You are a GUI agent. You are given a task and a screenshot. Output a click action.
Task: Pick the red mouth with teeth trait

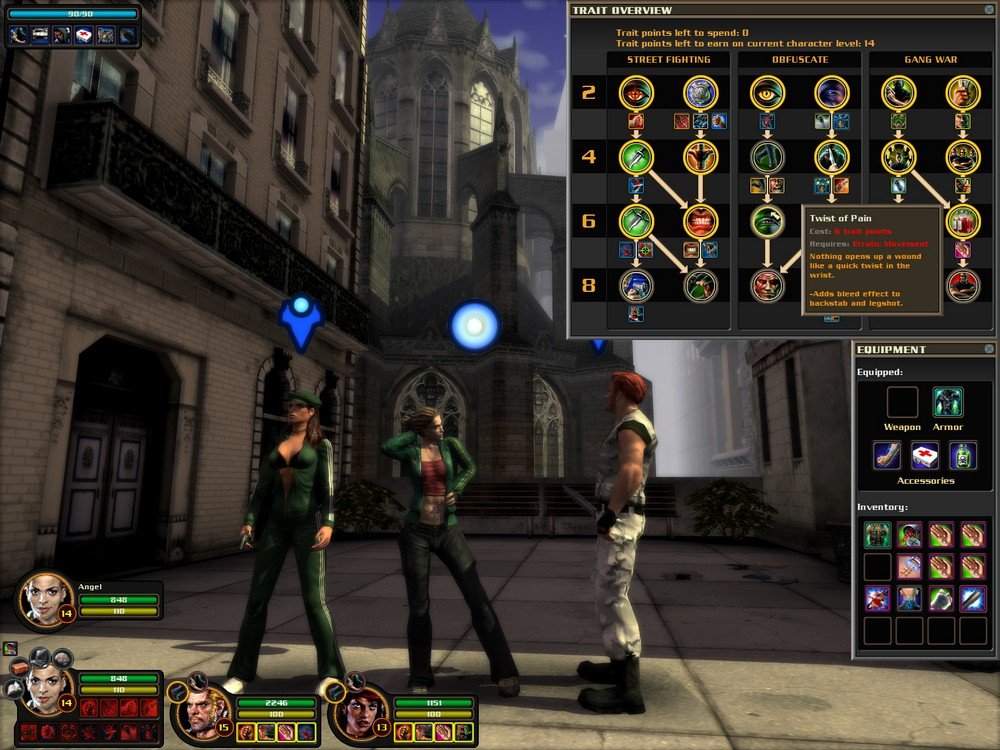click(x=701, y=221)
